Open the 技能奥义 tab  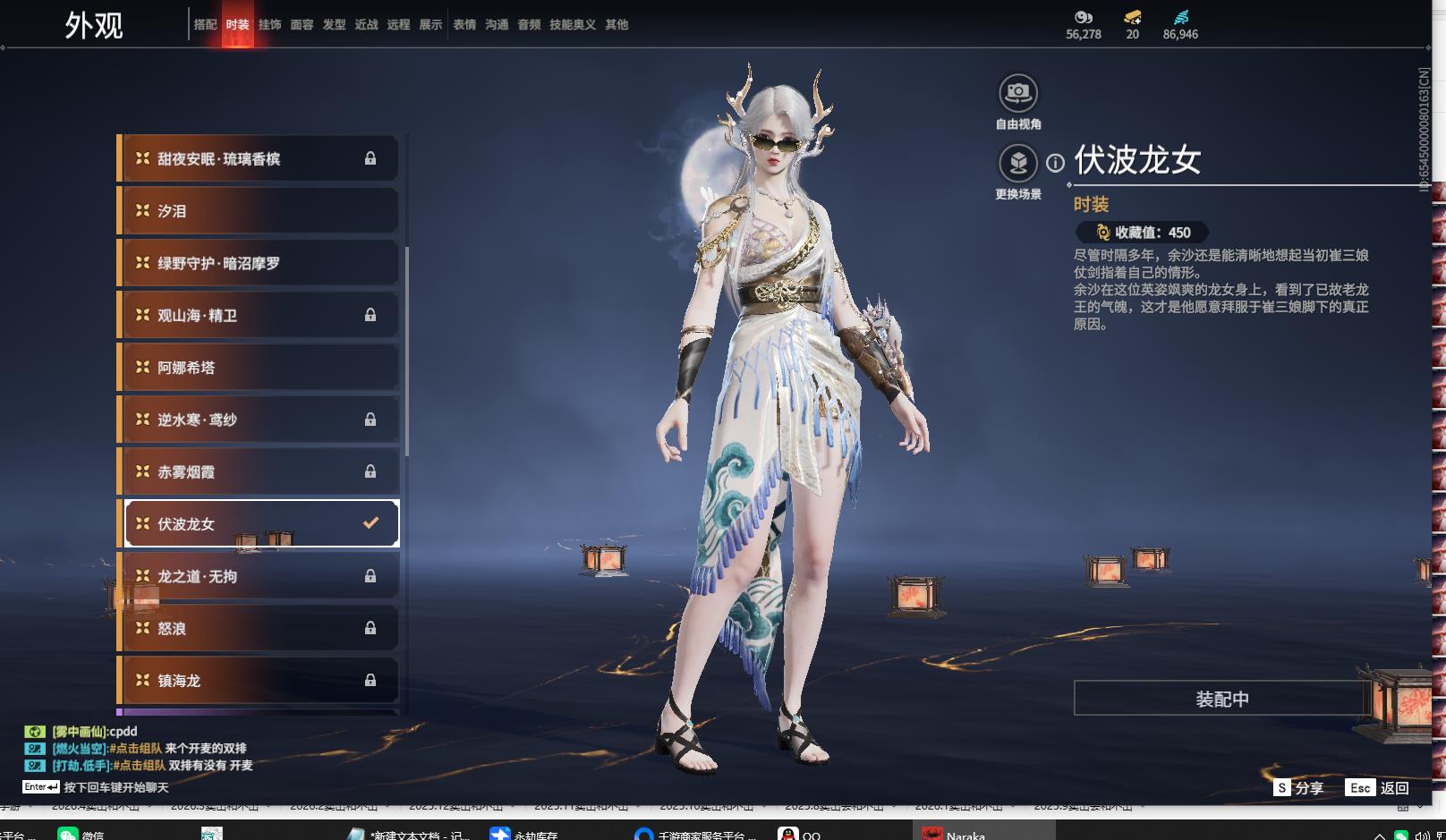(572, 25)
